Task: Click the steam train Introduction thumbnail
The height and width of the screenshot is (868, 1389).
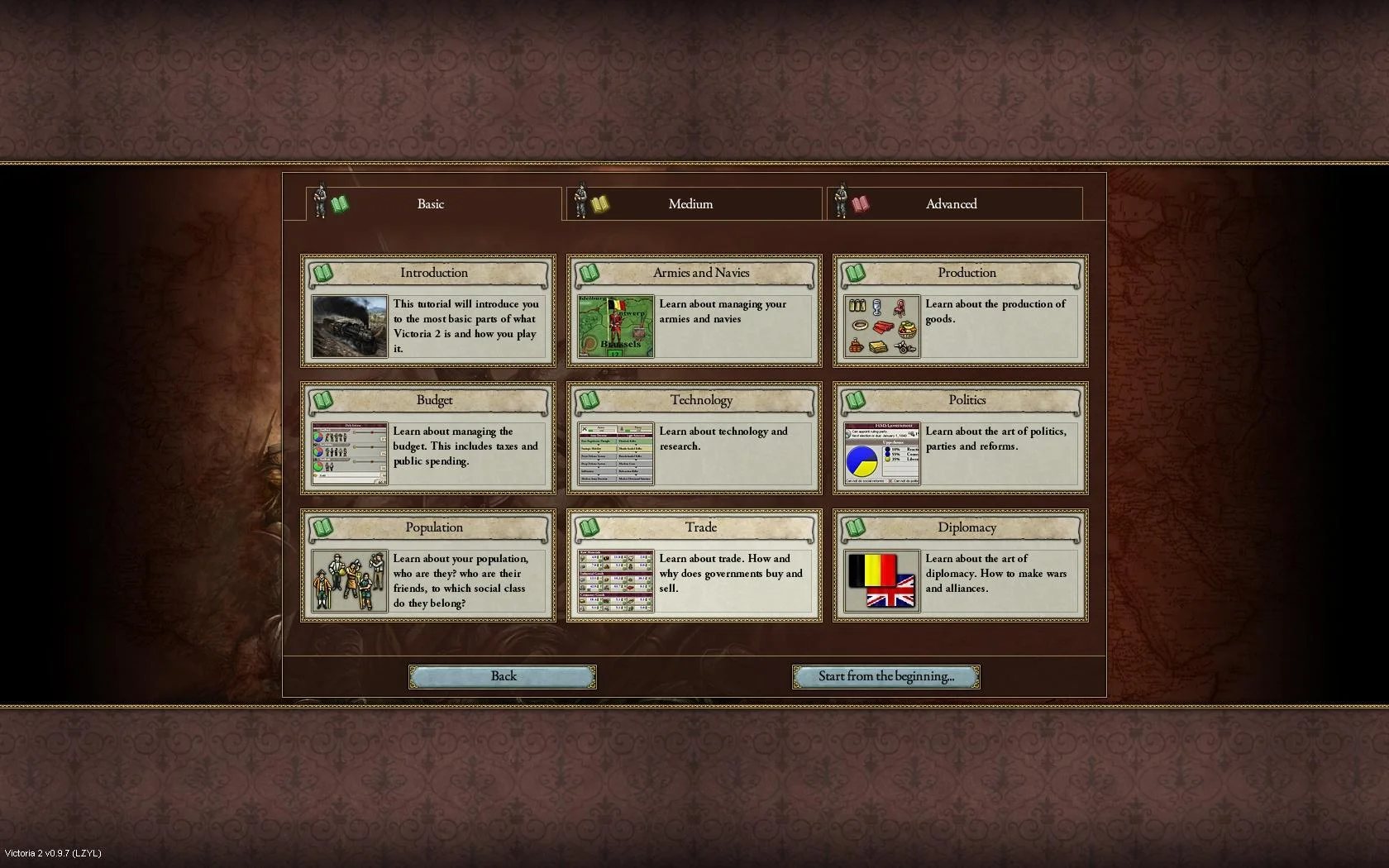Action: click(x=350, y=327)
